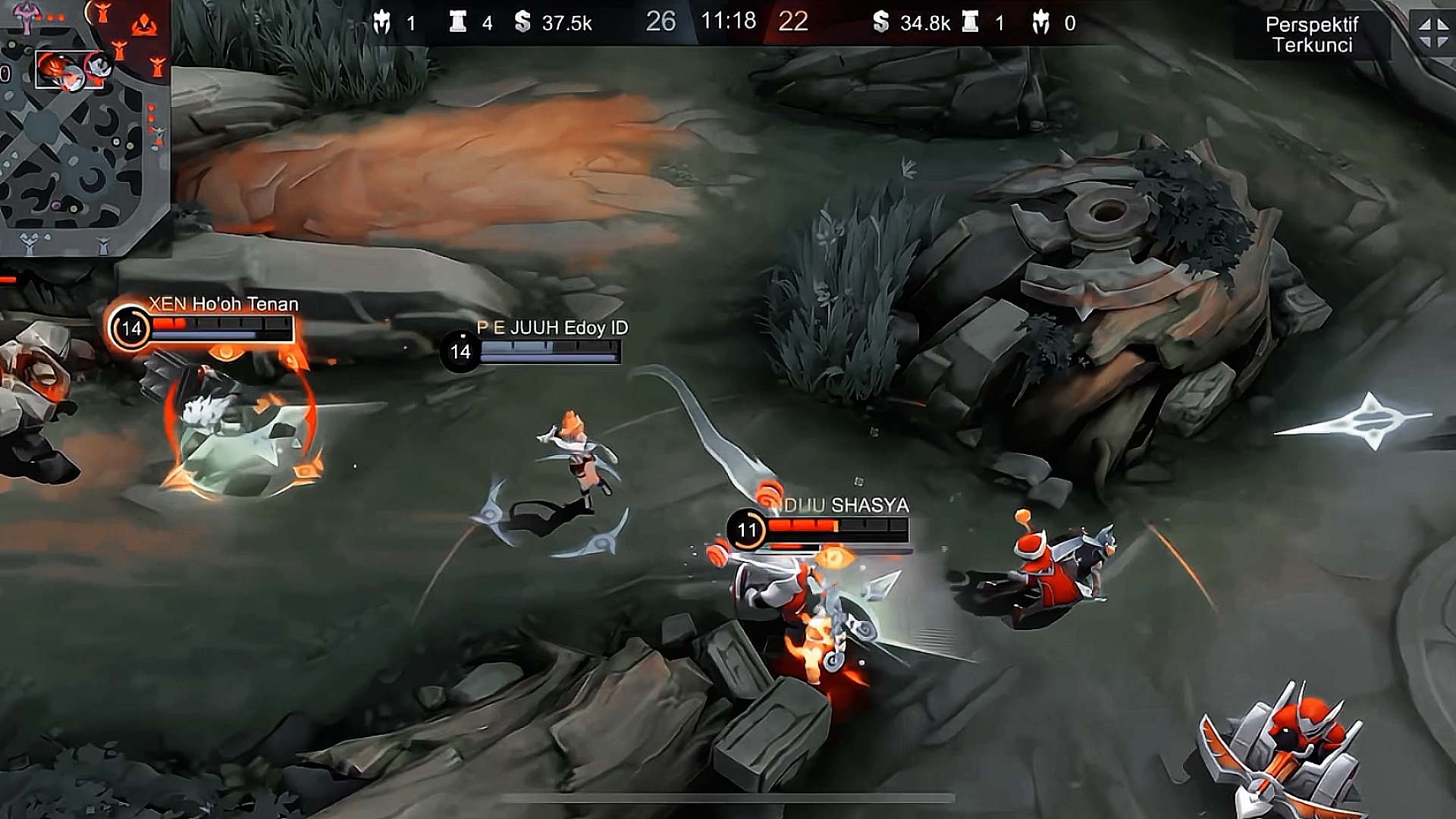Select the red base crystal marker on minimap
This screenshot has width=1456, height=819.
pyautogui.click(x=143, y=26)
